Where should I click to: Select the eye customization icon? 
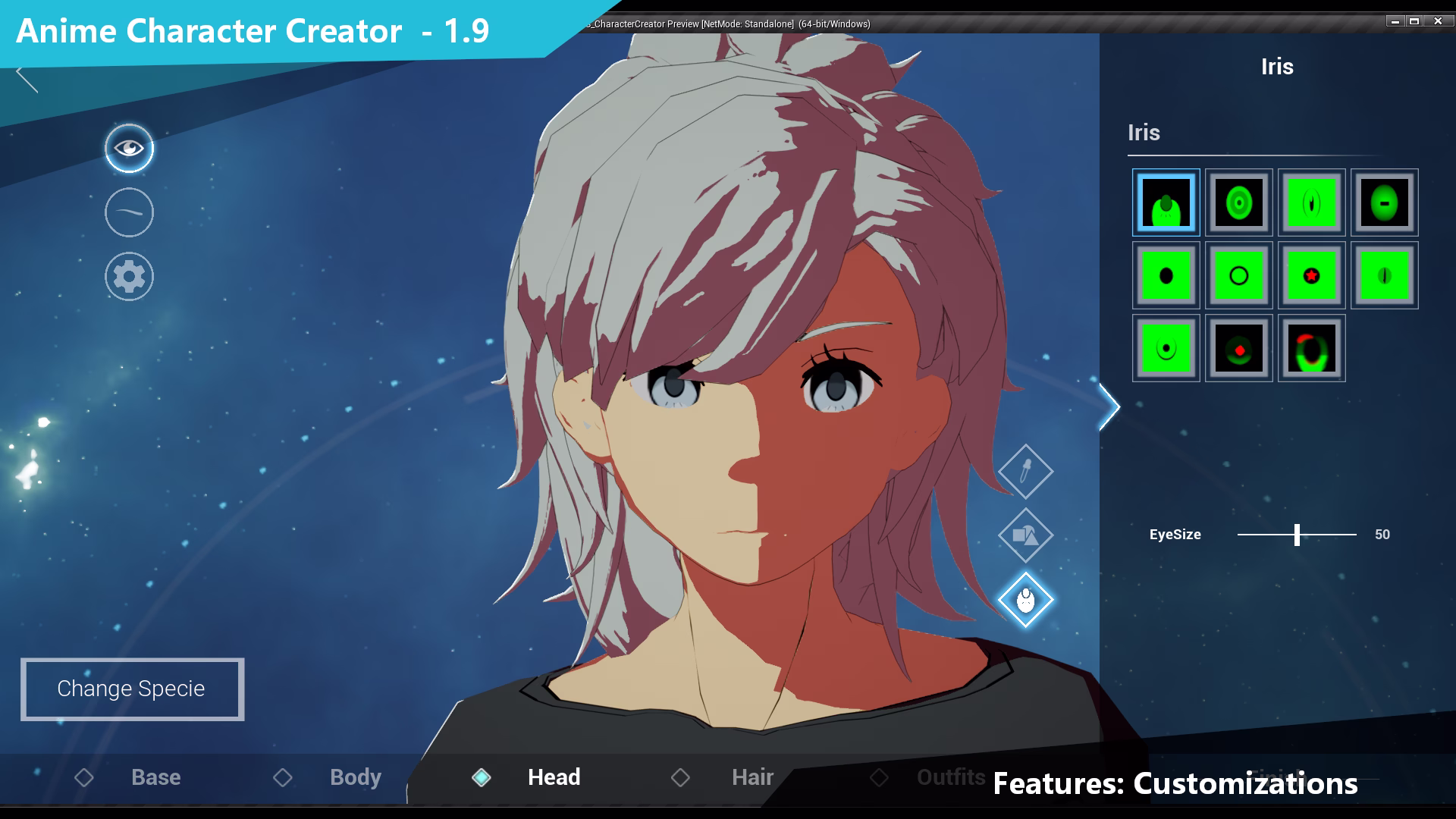tap(129, 148)
